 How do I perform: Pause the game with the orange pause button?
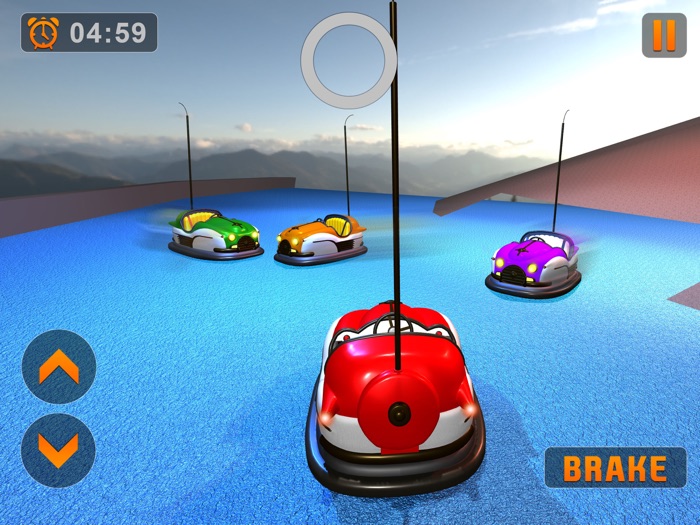[664, 35]
